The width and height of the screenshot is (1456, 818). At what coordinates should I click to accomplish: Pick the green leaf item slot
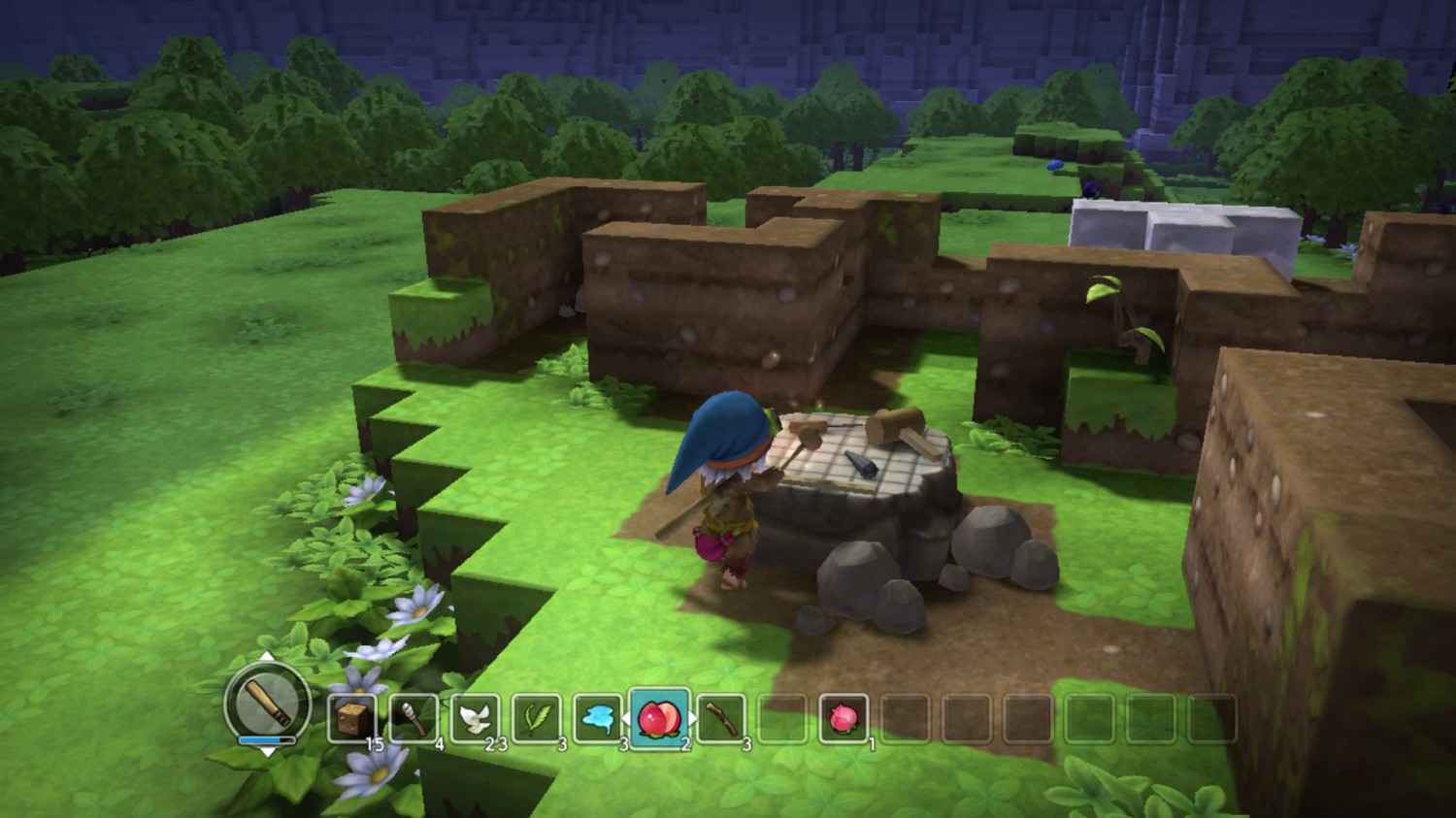[x=537, y=719]
